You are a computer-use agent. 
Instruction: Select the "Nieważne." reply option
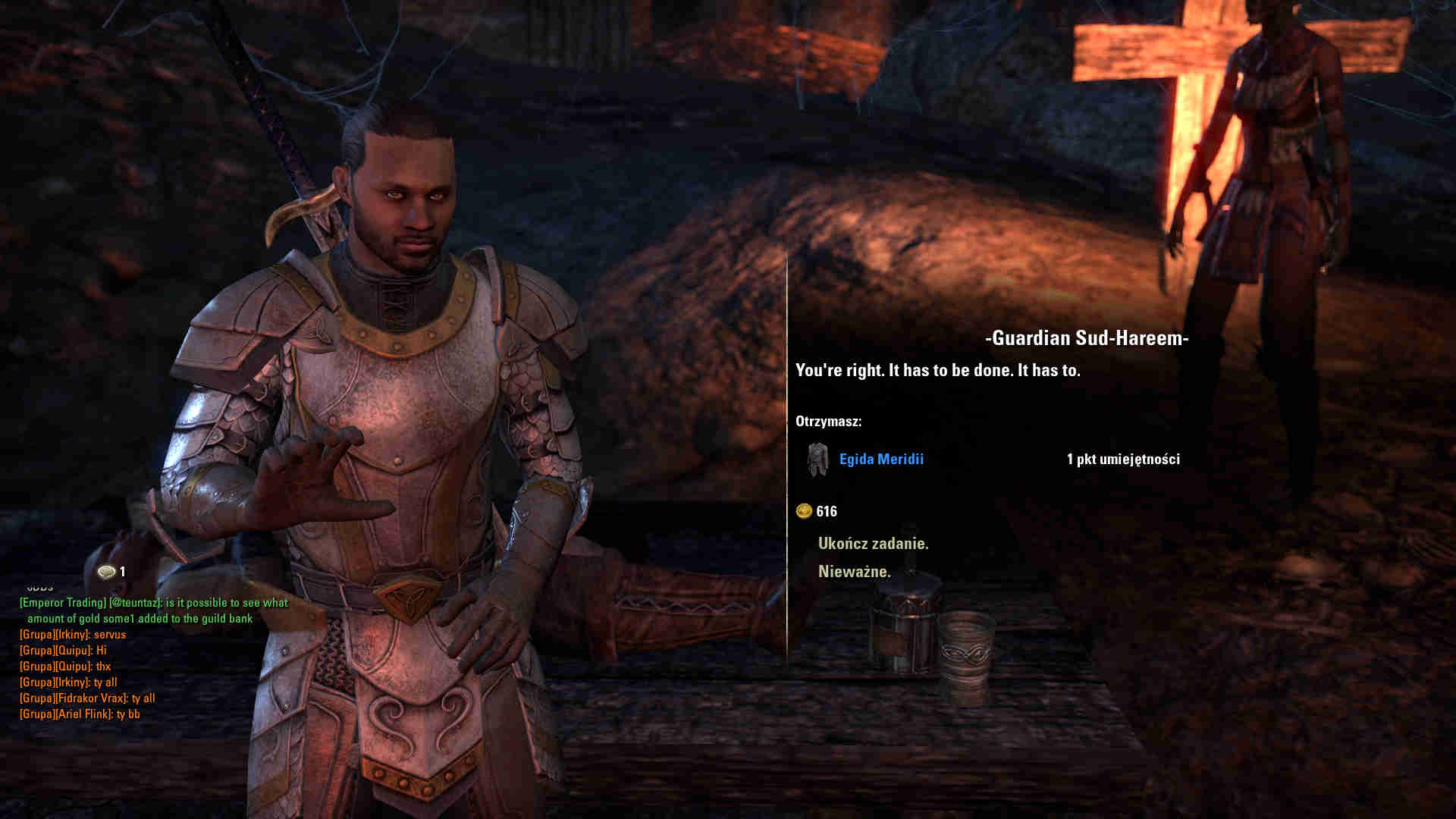click(x=854, y=572)
